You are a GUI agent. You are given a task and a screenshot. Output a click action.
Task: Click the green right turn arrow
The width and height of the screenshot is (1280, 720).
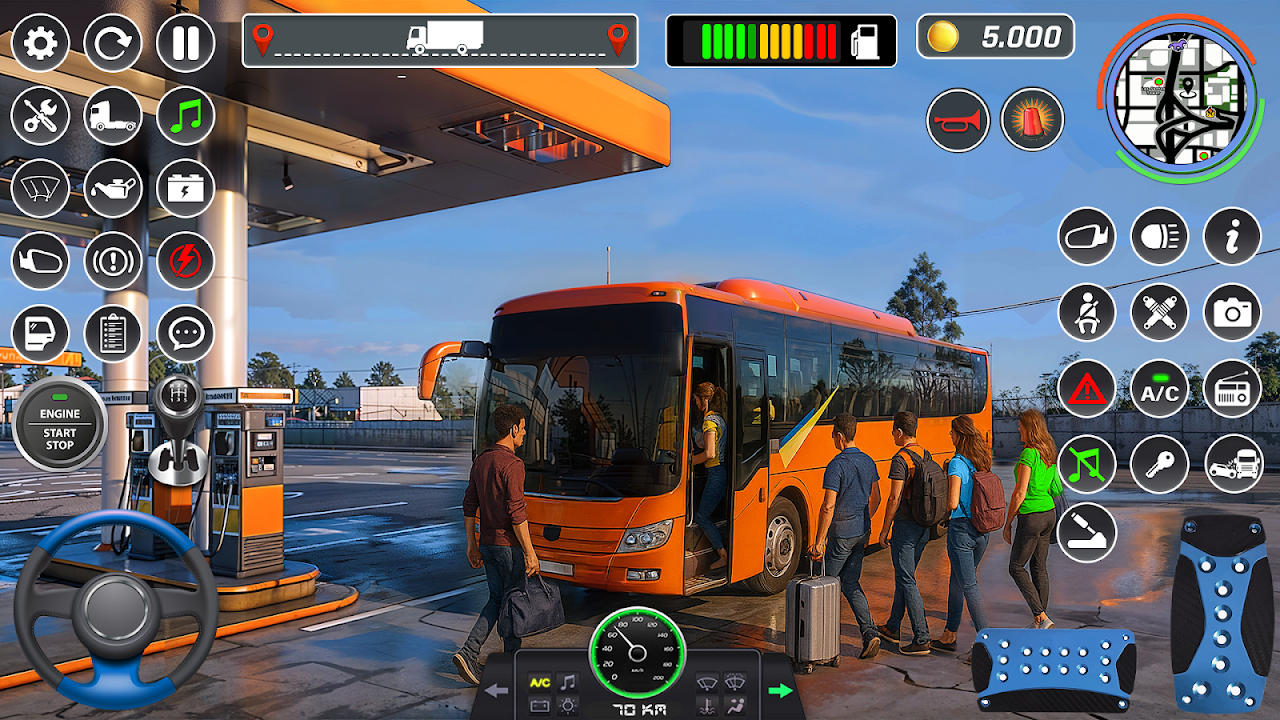[780, 690]
